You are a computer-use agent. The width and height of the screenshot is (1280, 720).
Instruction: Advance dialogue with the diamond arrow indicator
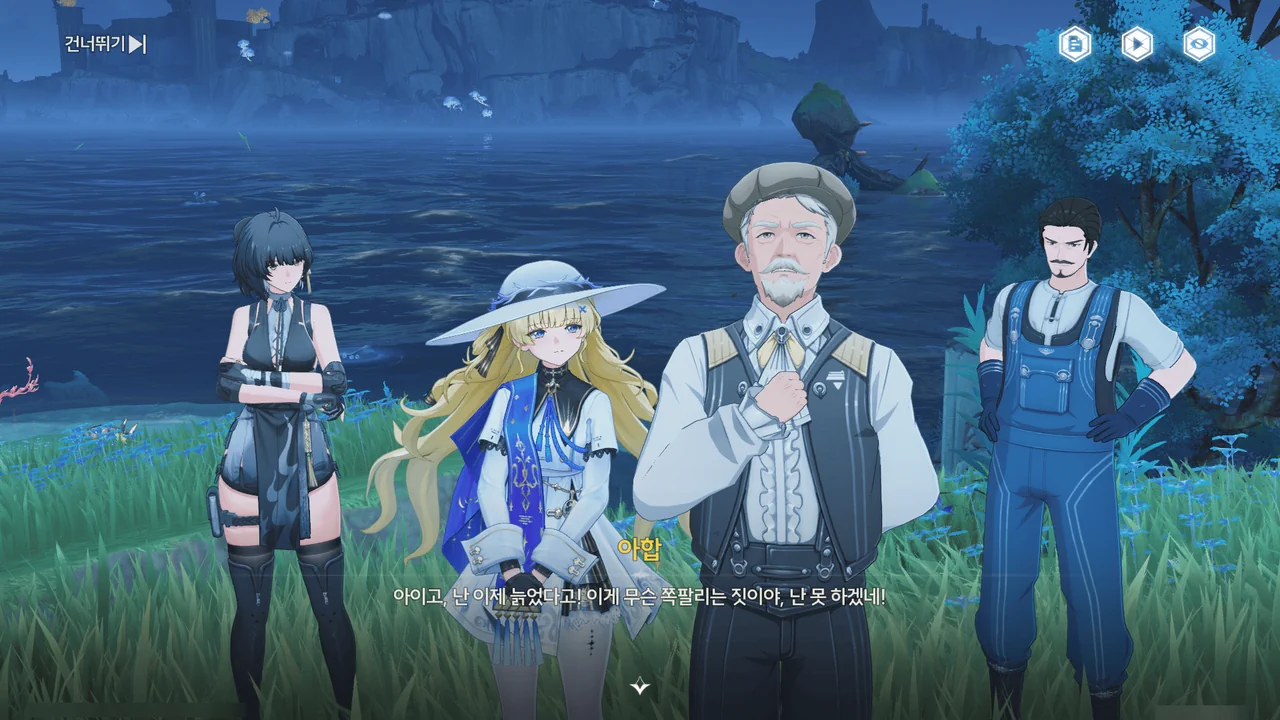point(640,686)
